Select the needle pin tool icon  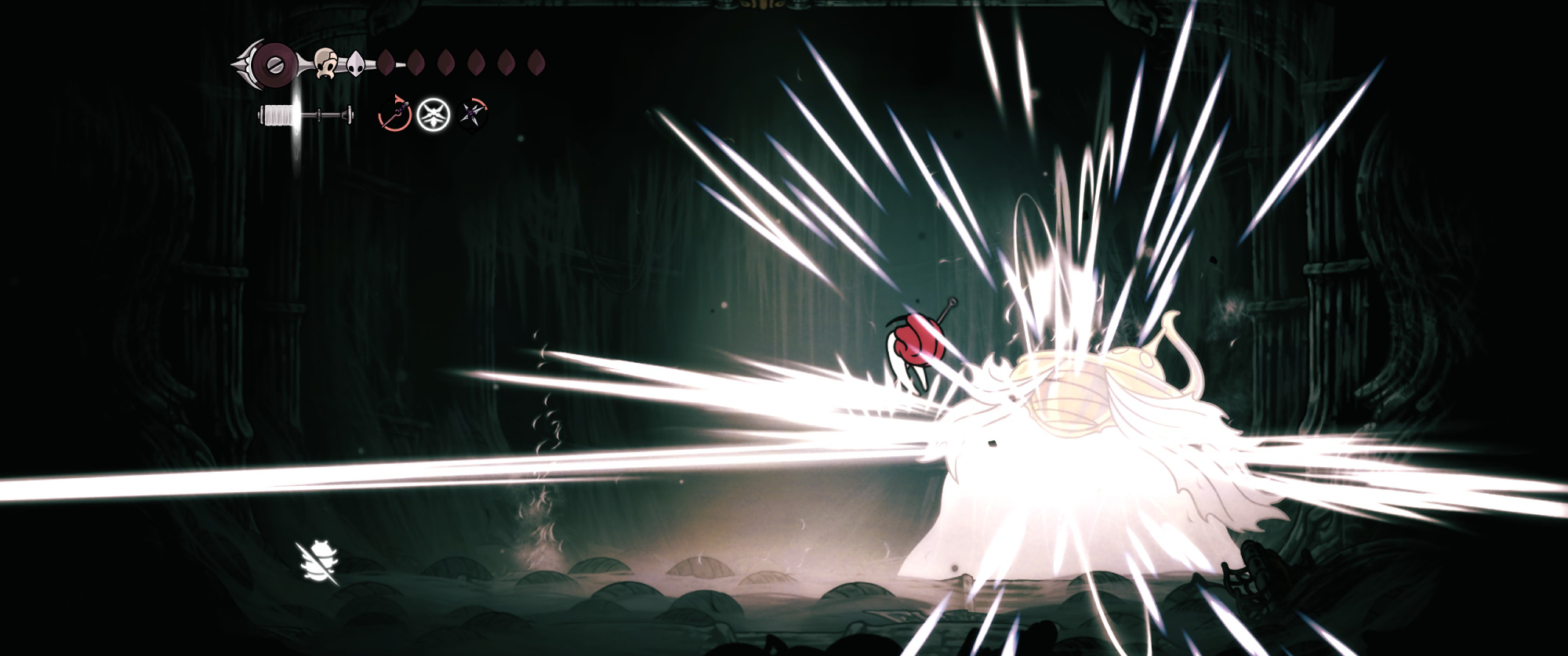[x=394, y=115]
